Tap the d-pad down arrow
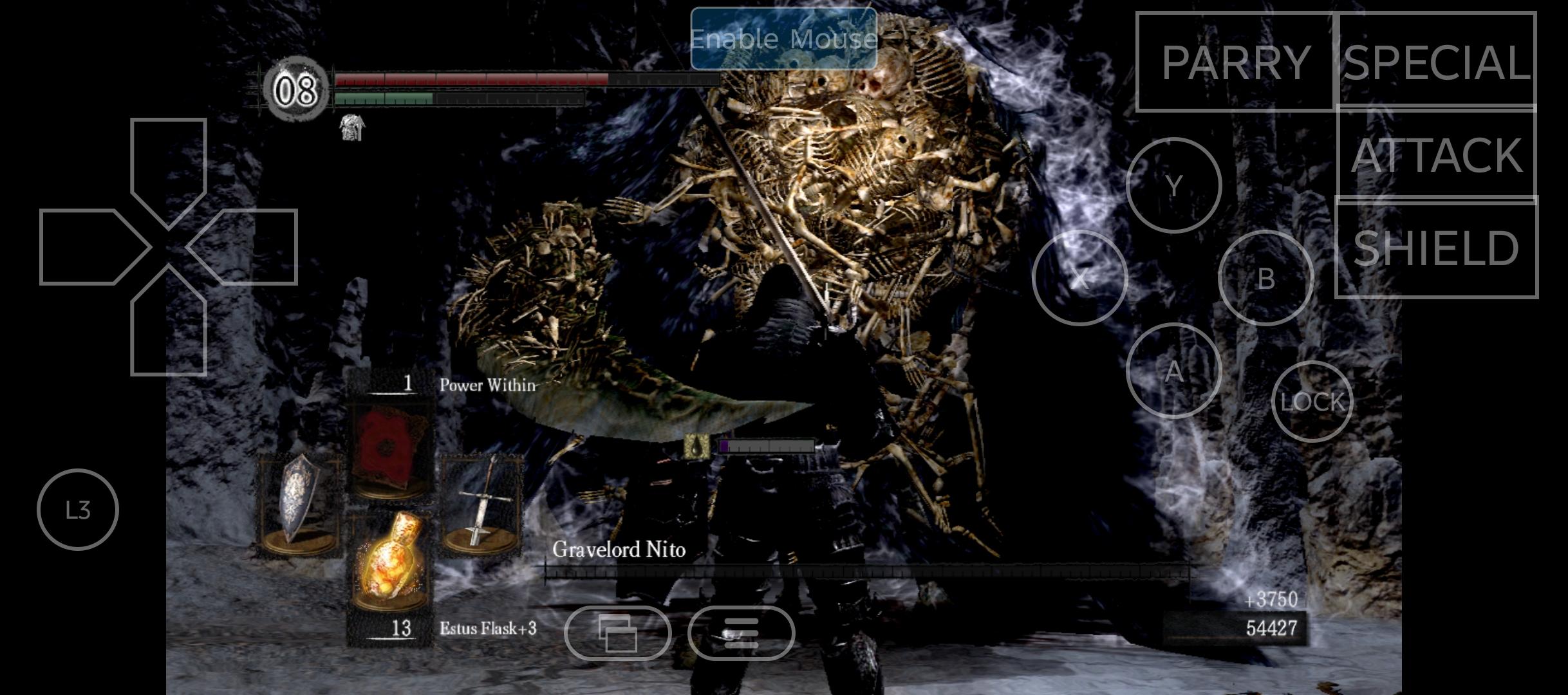This screenshot has width=1568, height=695. (169, 328)
